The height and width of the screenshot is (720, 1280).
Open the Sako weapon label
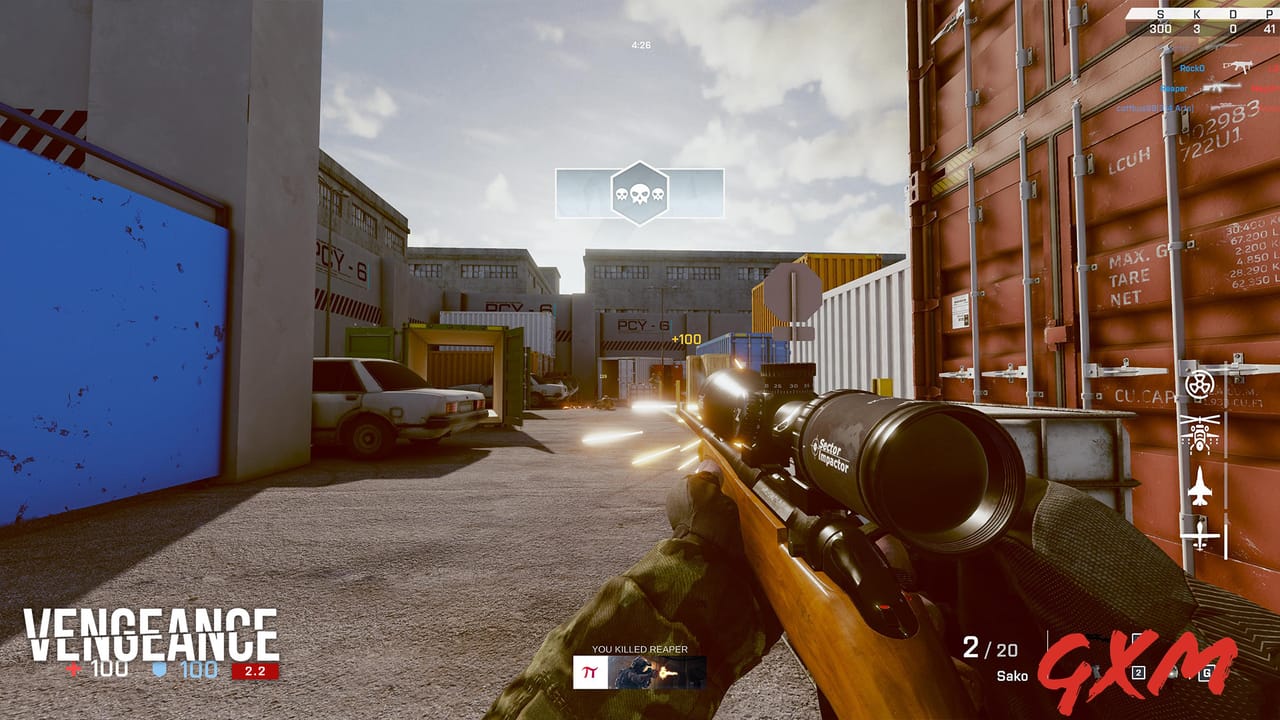click(x=1013, y=675)
